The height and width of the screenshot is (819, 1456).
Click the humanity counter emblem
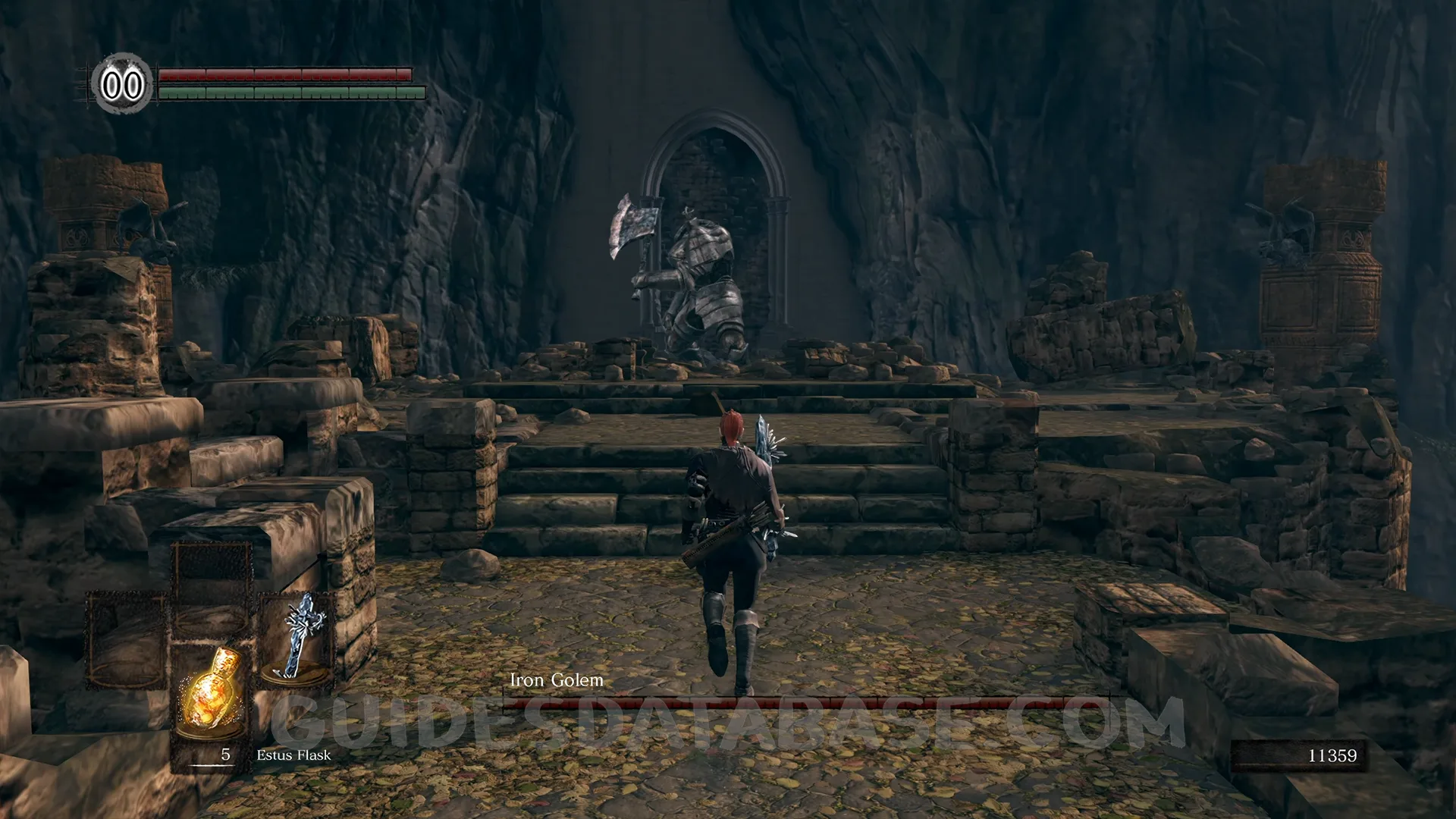(123, 84)
